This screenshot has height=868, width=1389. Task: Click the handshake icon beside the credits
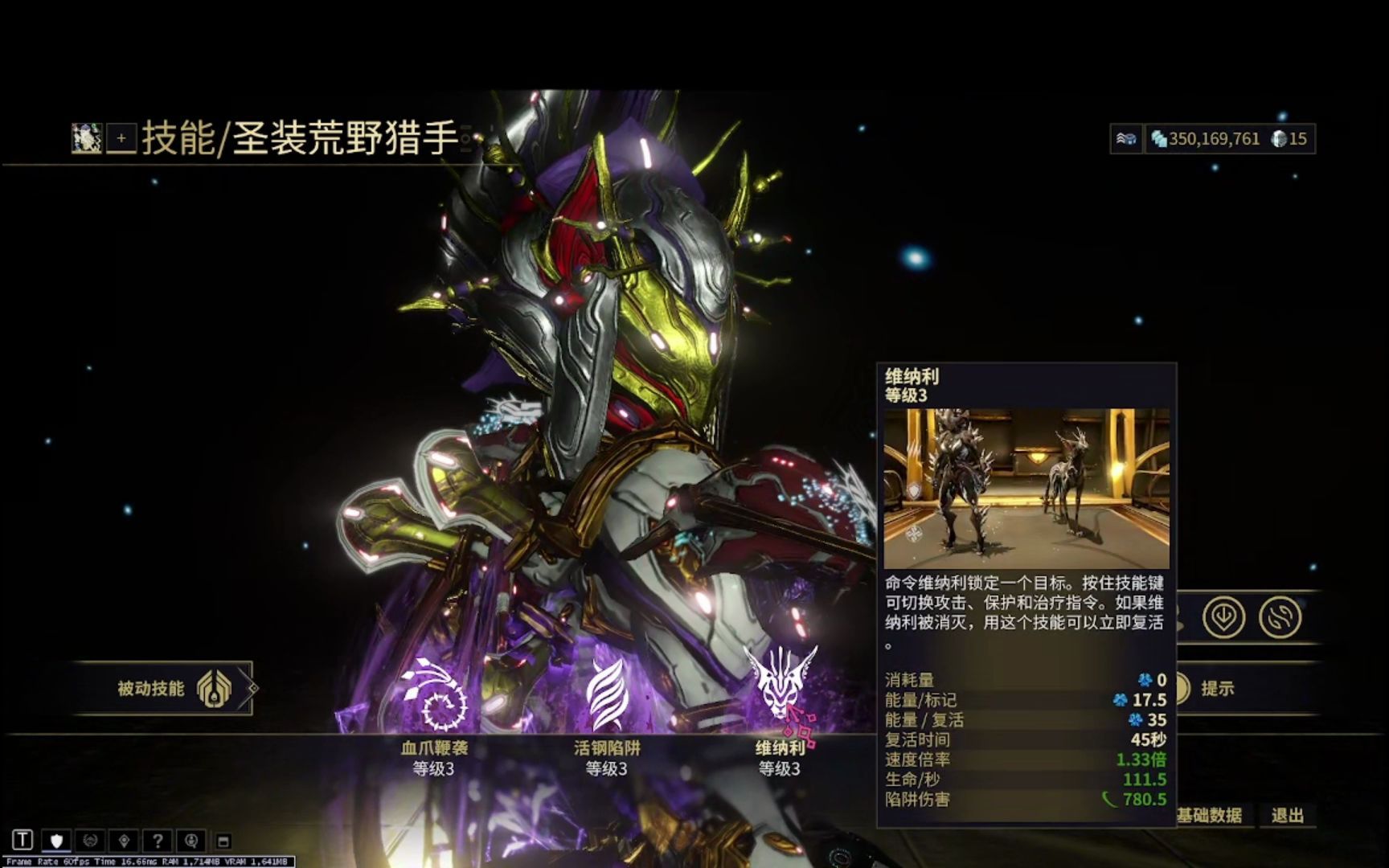tap(1126, 139)
